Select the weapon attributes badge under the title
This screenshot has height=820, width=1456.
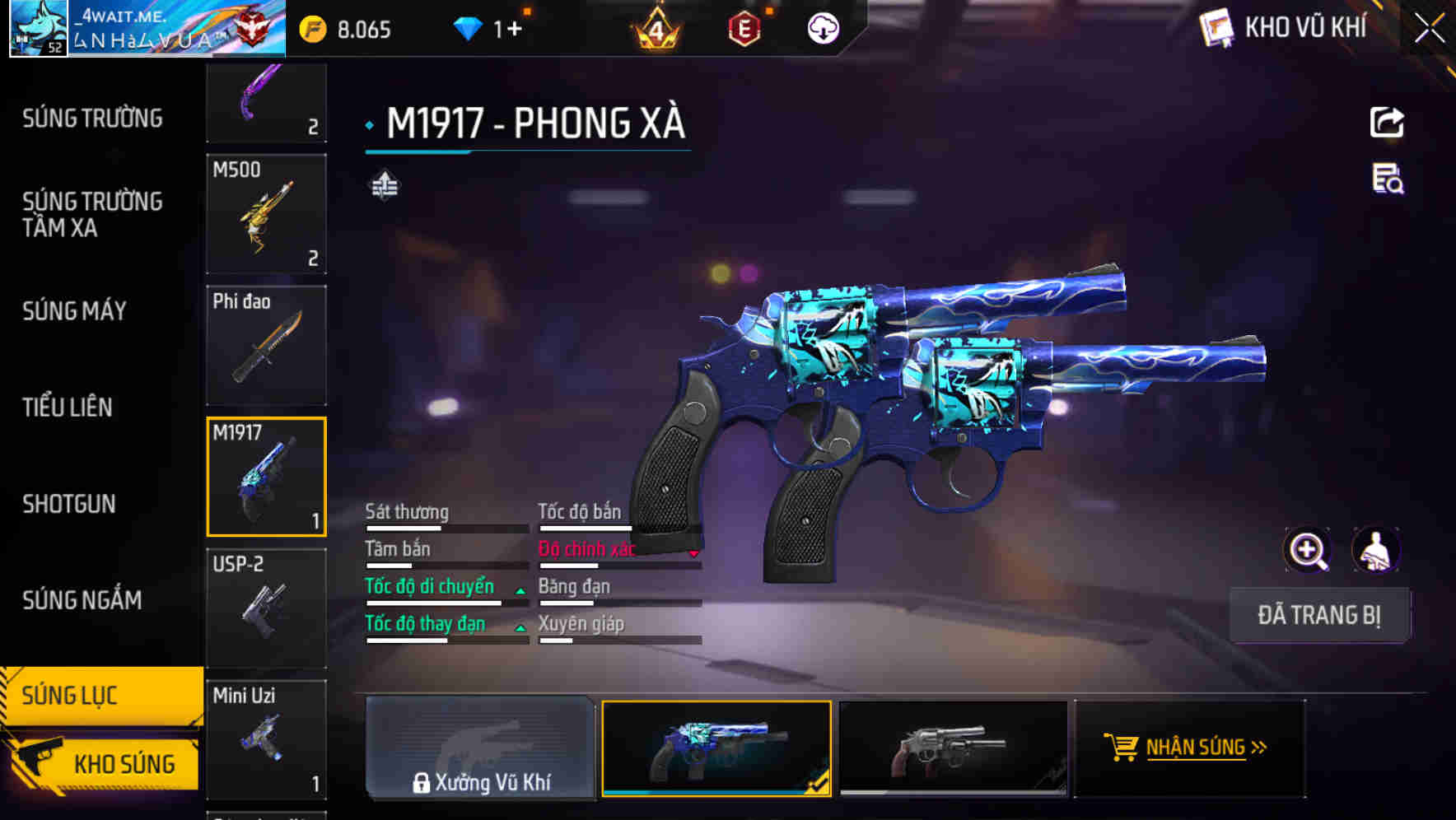click(384, 186)
